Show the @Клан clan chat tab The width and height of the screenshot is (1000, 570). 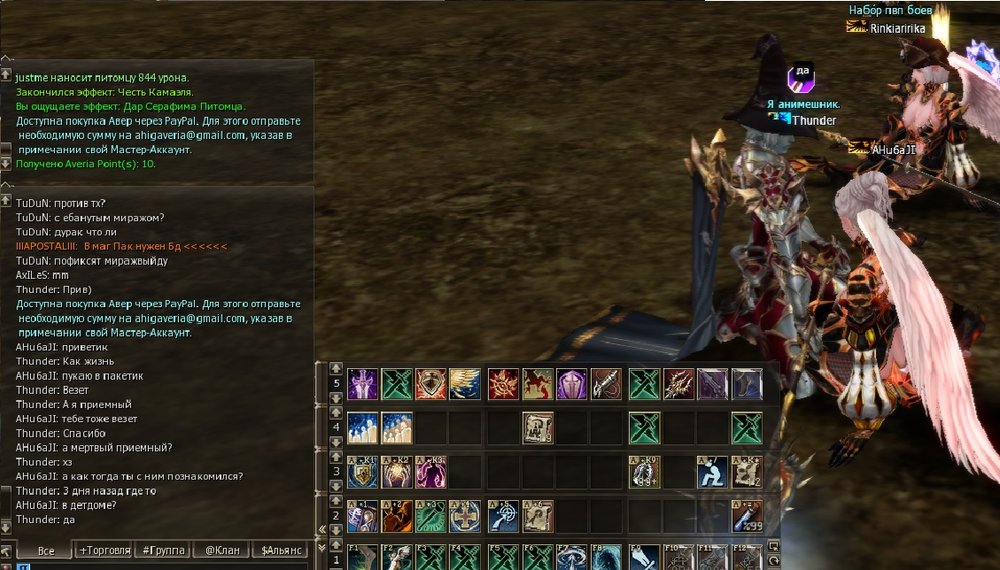coord(221,551)
